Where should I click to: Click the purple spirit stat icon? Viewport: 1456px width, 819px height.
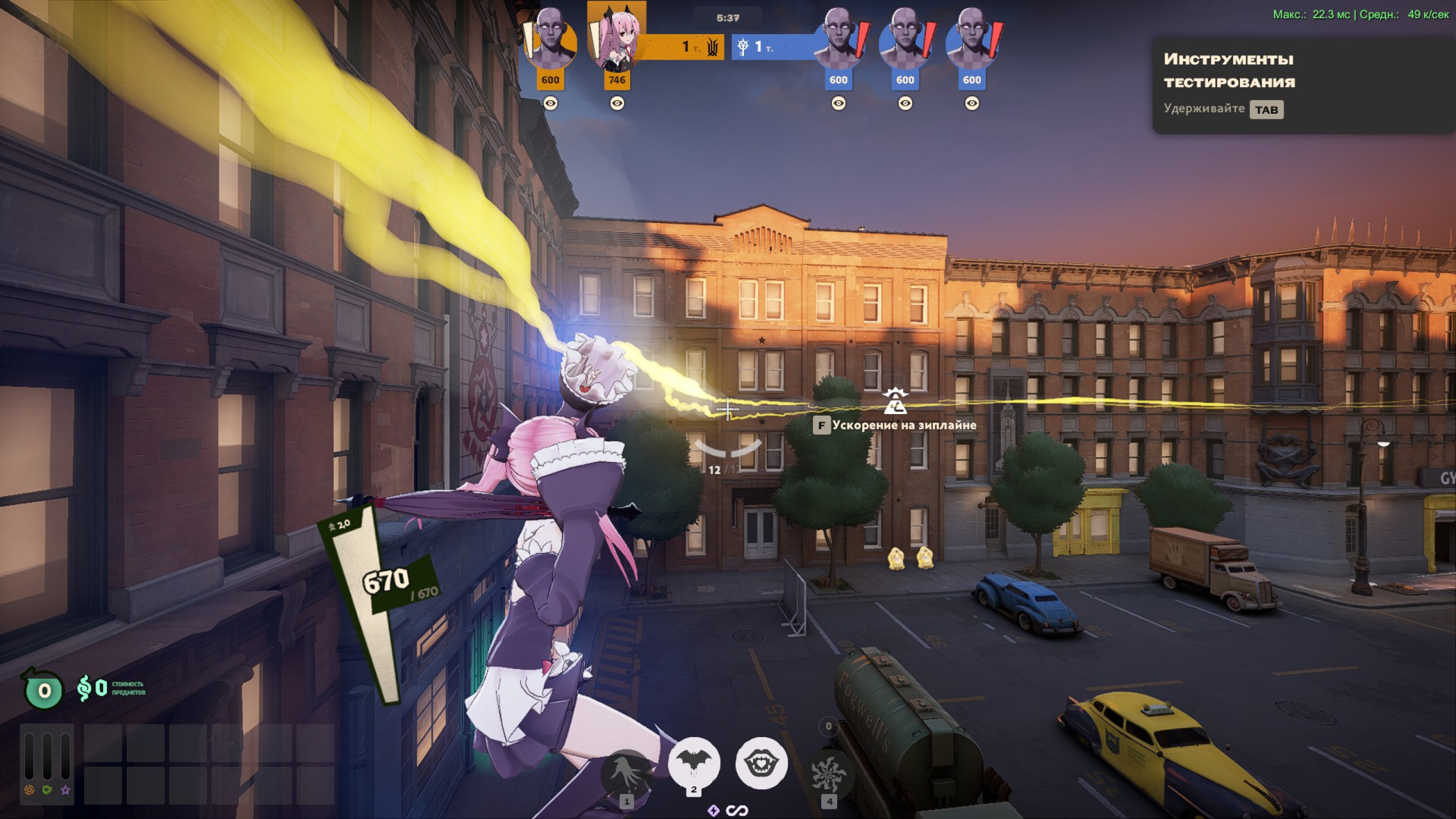[66, 790]
